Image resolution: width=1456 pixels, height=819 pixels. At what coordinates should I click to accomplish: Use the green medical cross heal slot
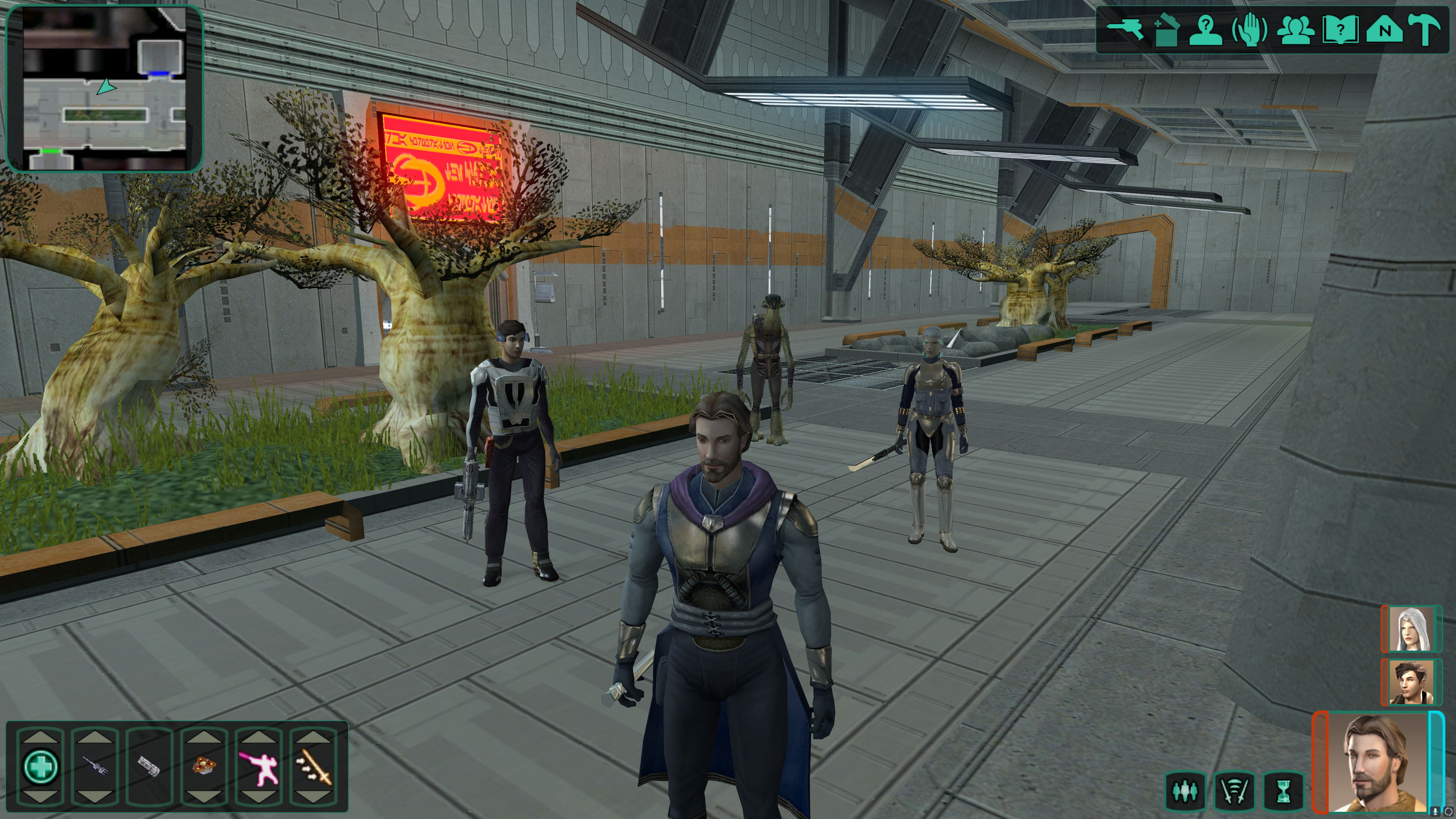[x=41, y=766]
